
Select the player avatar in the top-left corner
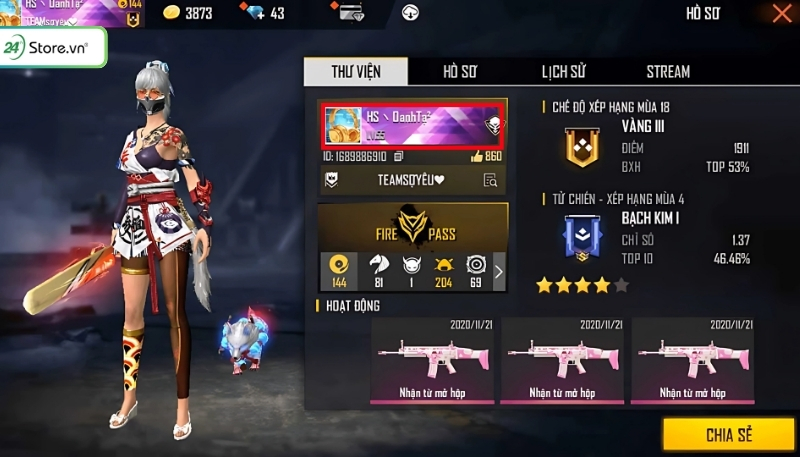10,13
